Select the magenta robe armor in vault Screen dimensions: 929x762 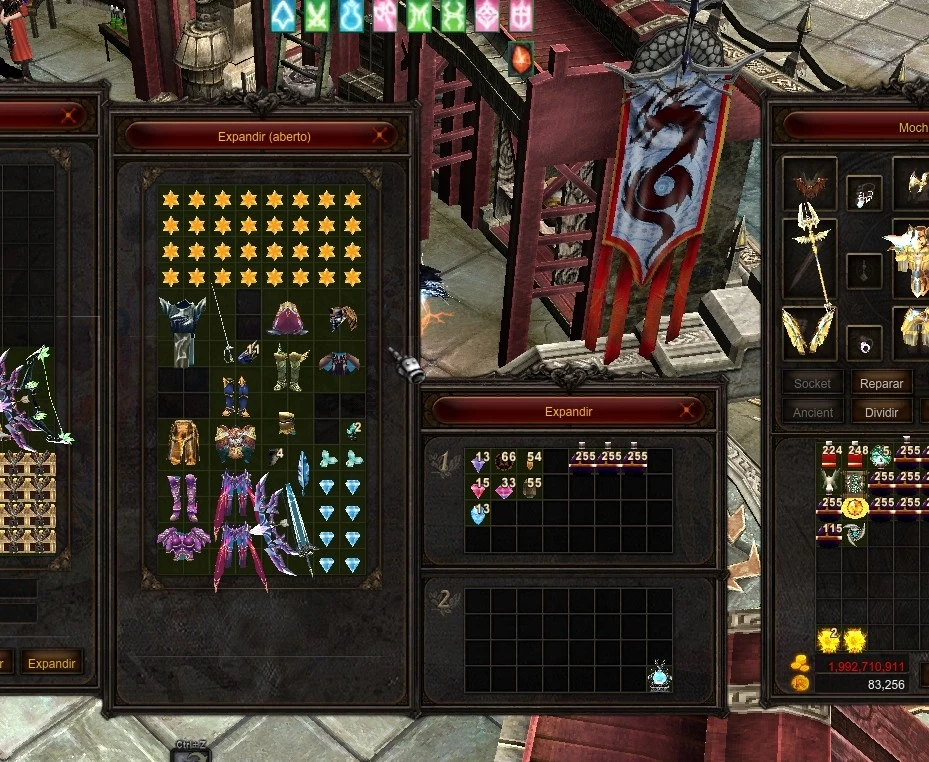point(288,318)
